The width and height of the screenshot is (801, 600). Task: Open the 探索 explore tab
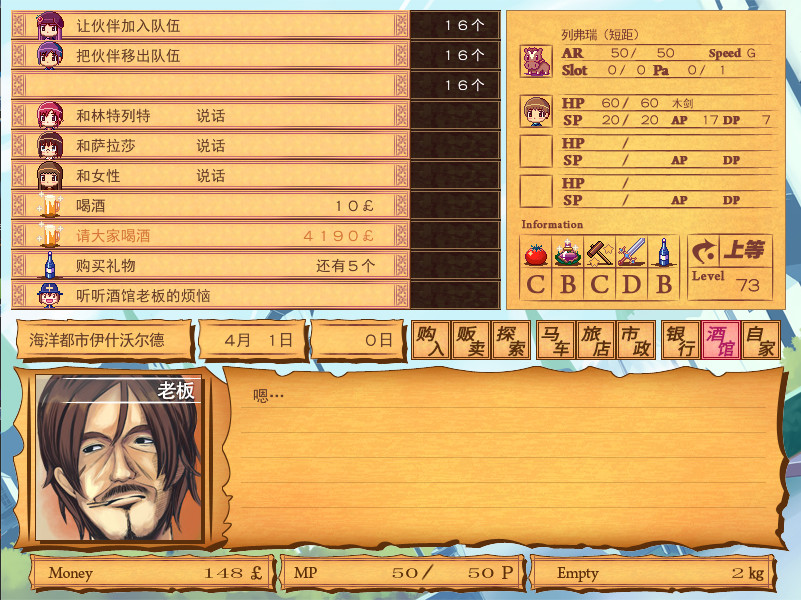(511, 341)
